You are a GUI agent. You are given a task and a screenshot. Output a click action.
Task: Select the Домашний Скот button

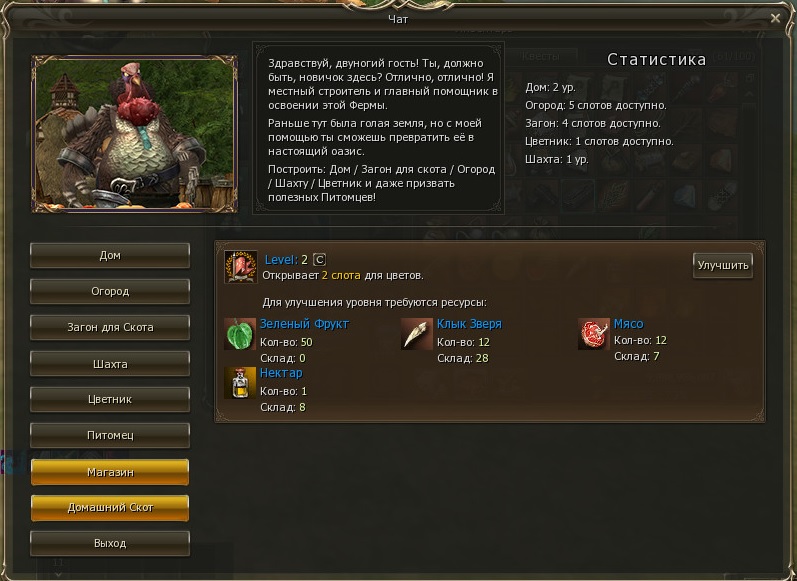pos(110,507)
